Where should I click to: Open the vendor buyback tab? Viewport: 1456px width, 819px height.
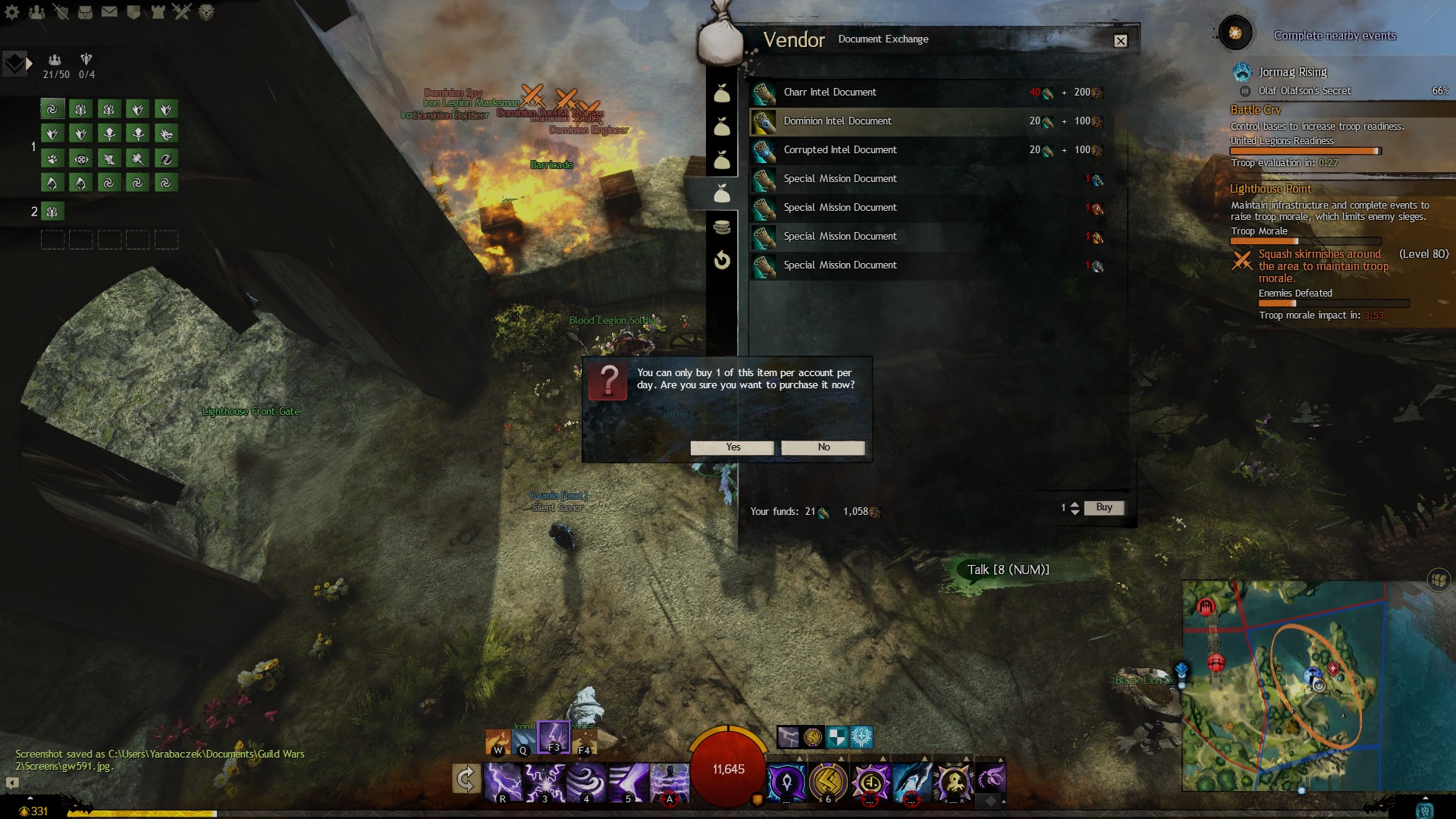pos(722,261)
